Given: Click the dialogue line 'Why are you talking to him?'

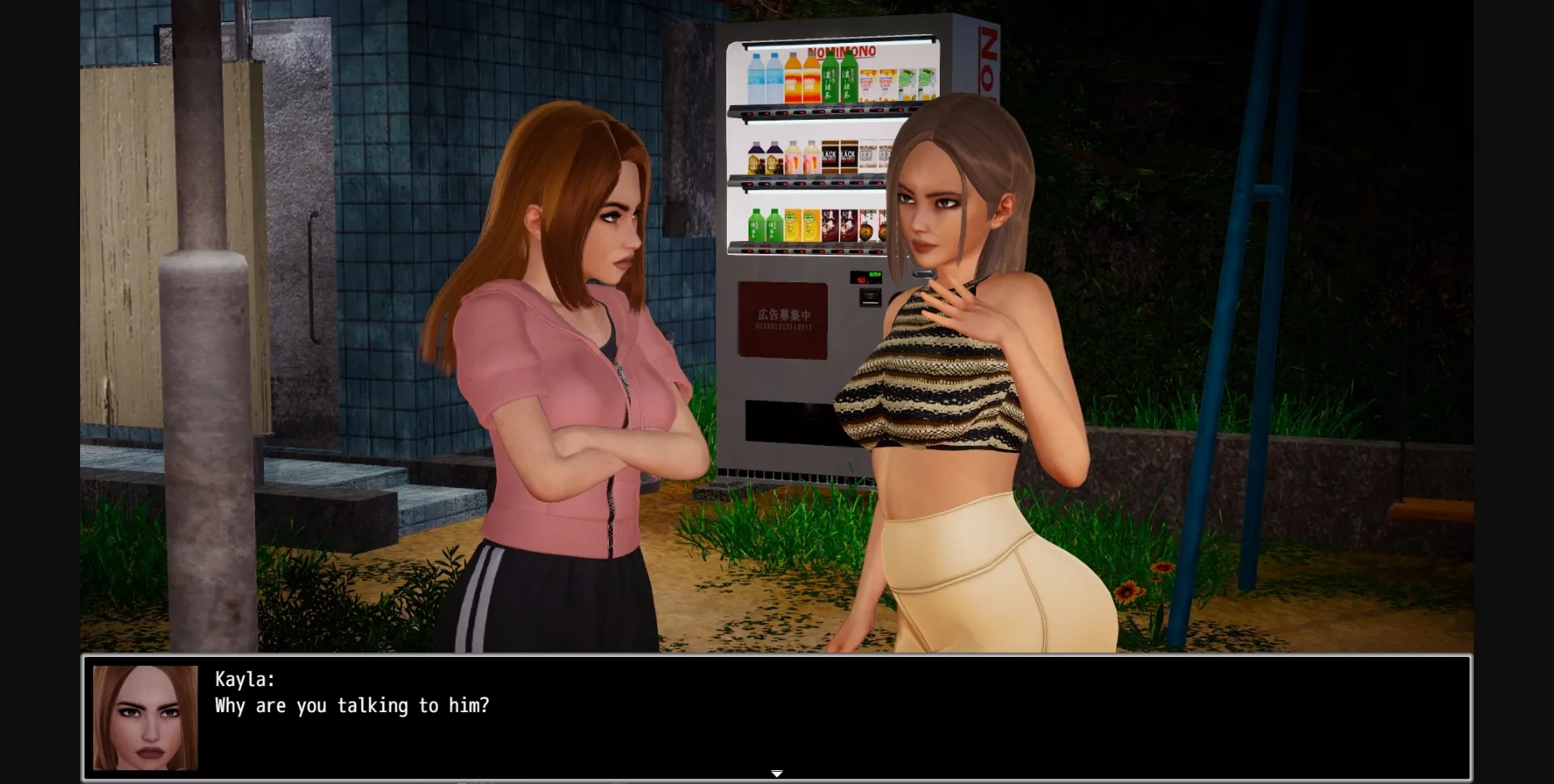Looking at the screenshot, I should click(352, 706).
